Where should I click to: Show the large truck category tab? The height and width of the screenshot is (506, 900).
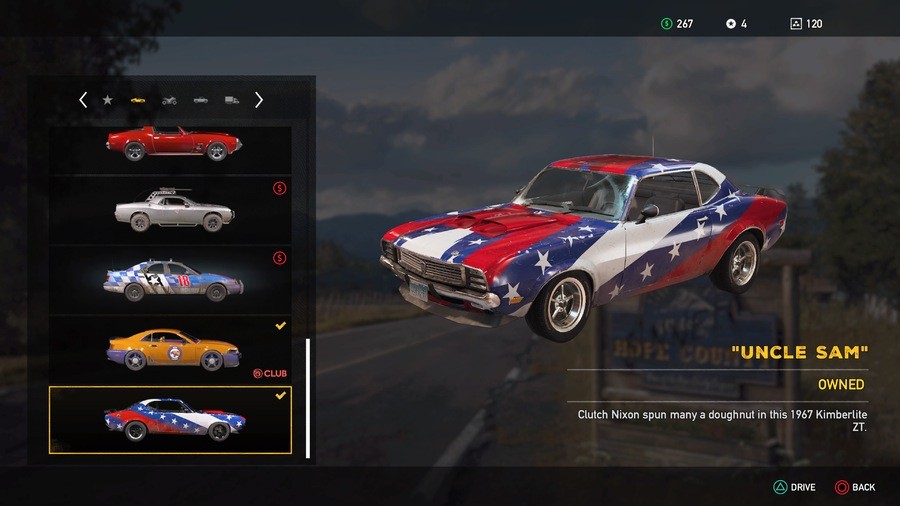pos(232,100)
